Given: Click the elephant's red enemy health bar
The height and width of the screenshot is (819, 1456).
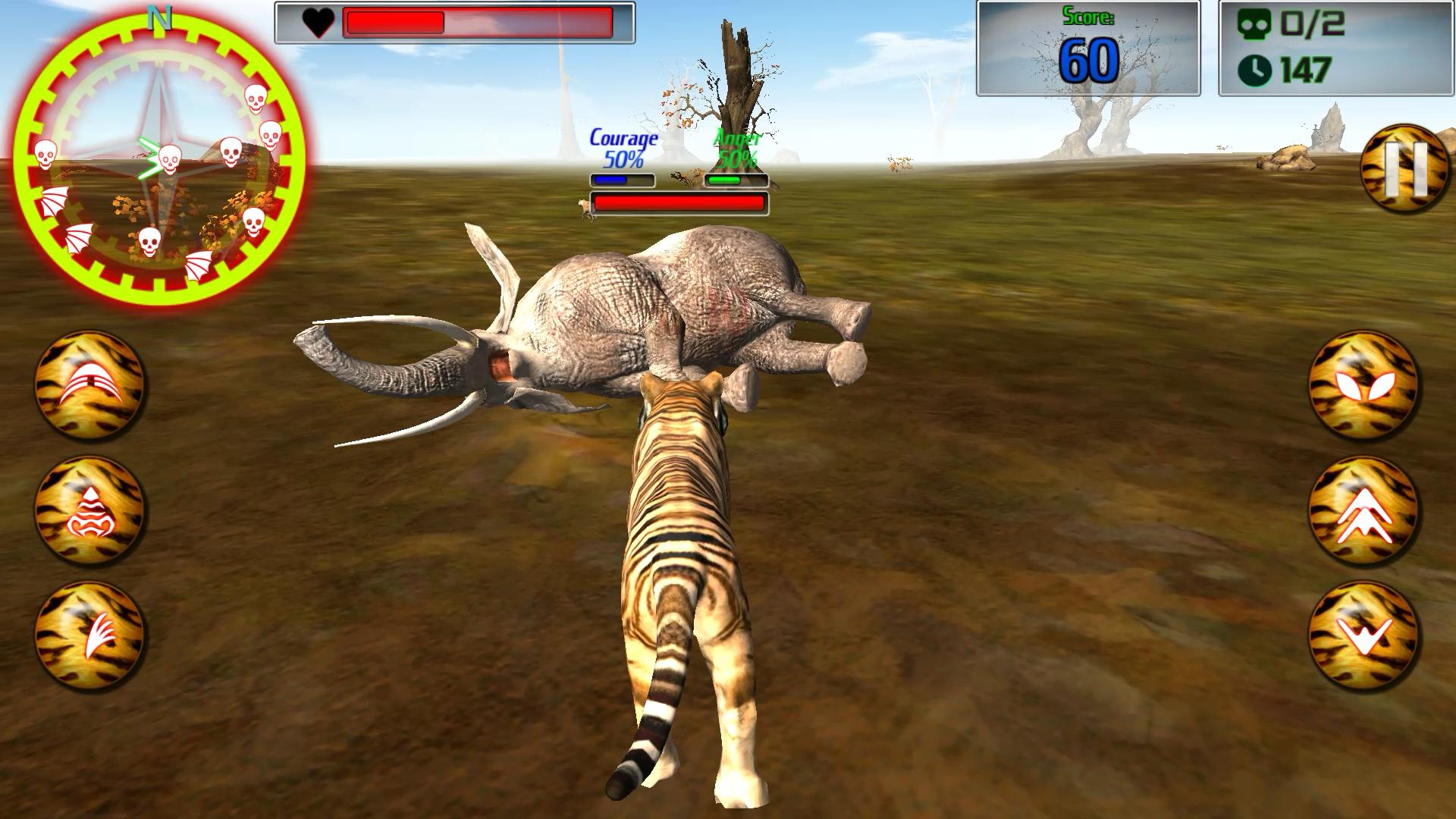Looking at the screenshot, I should (x=679, y=202).
